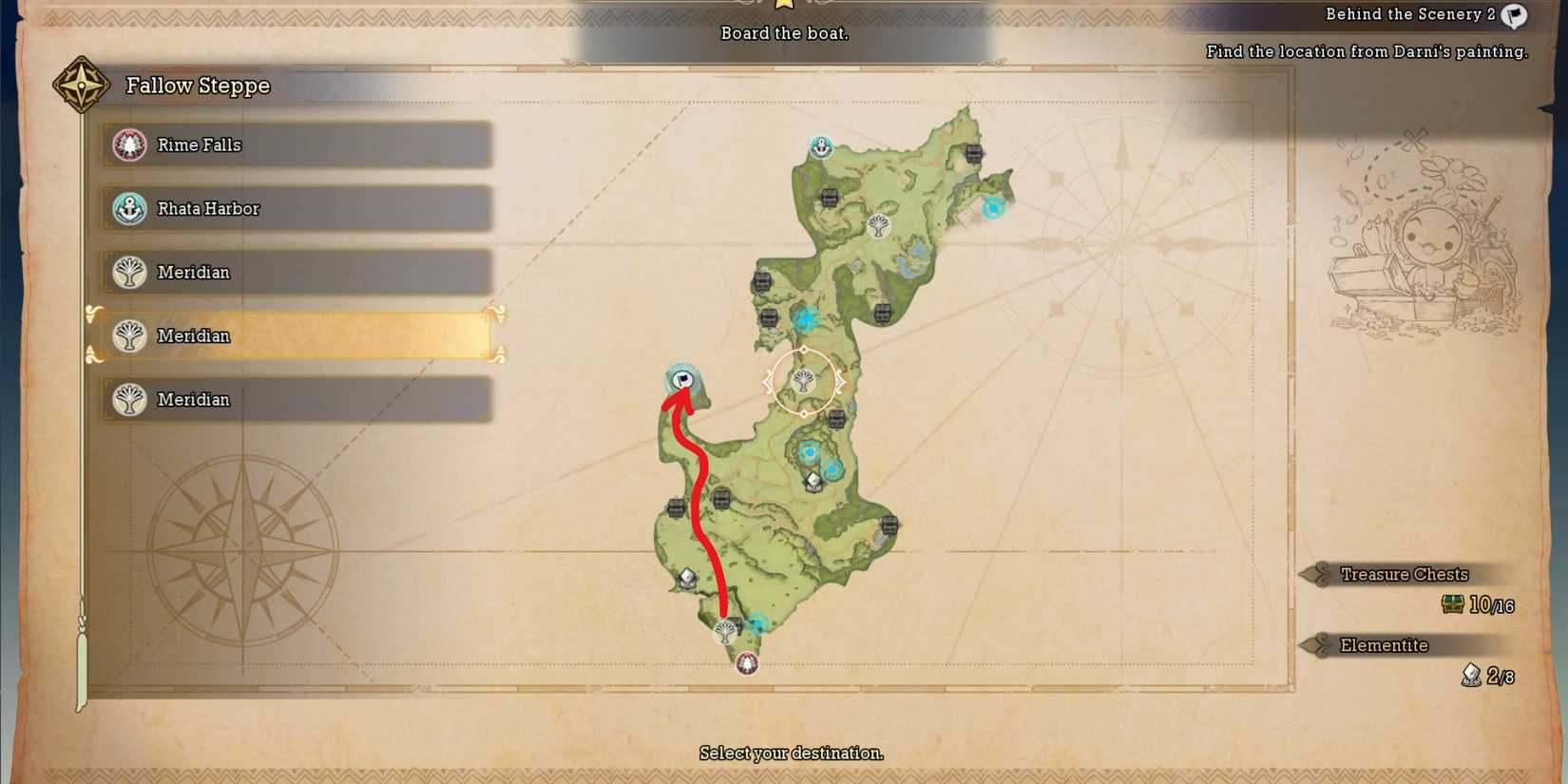Select the northern Meridian tree icon on the map
Viewport: 1568px width, 784px height.
click(x=880, y=225)
